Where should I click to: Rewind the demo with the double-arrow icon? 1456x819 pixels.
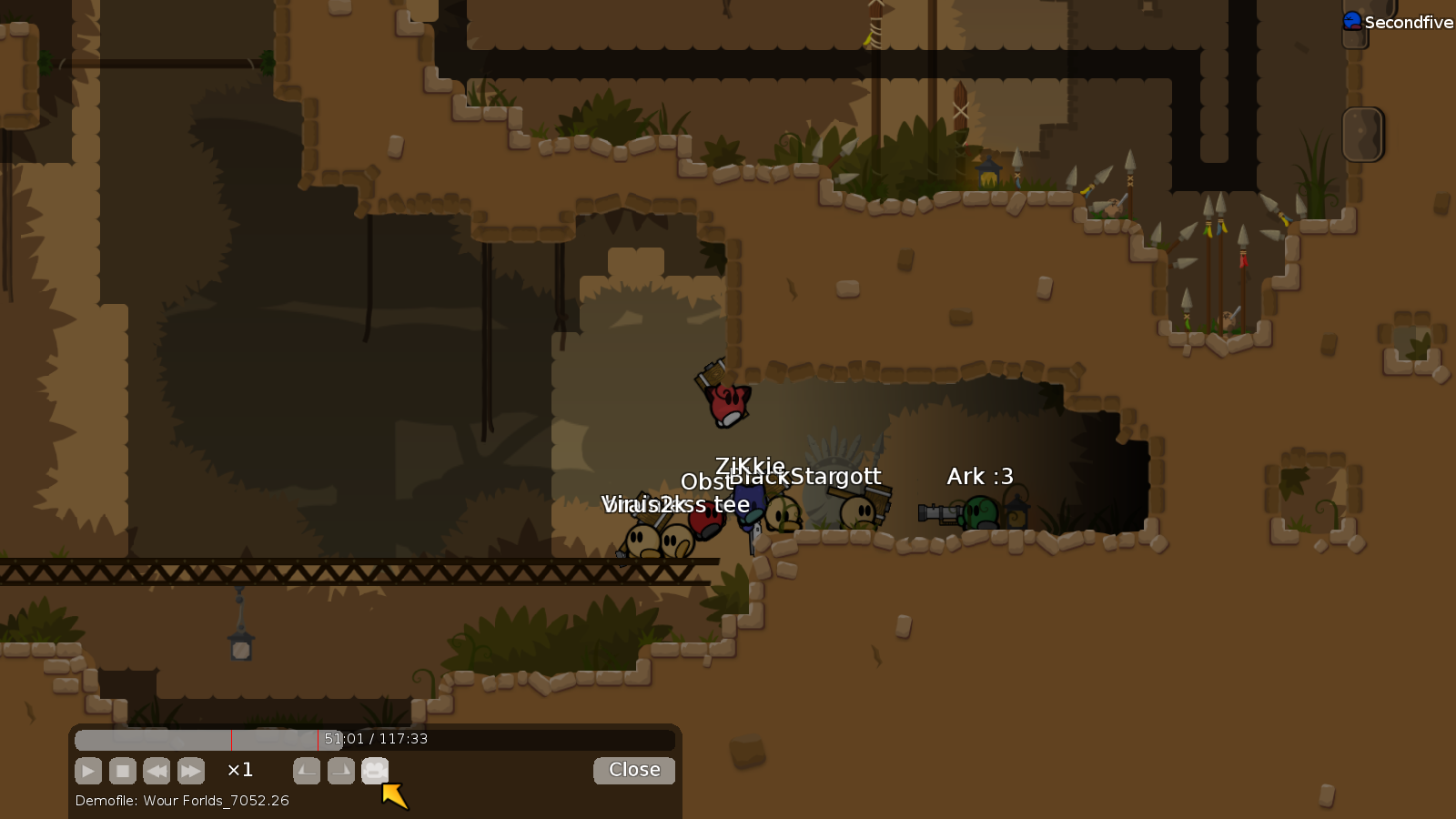click(x=157, y=771)
